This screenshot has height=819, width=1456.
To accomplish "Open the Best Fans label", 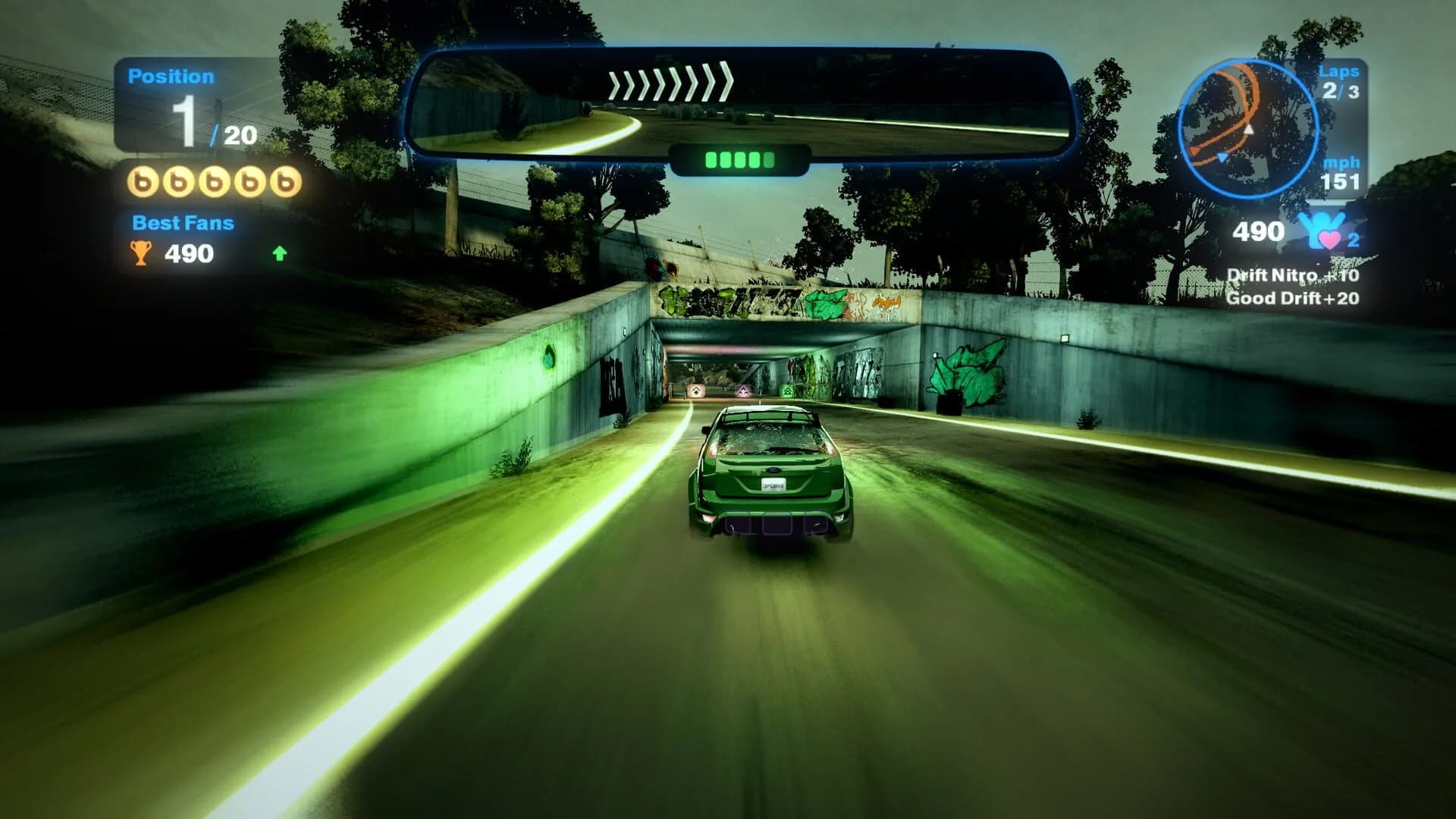I will (183, 222).
